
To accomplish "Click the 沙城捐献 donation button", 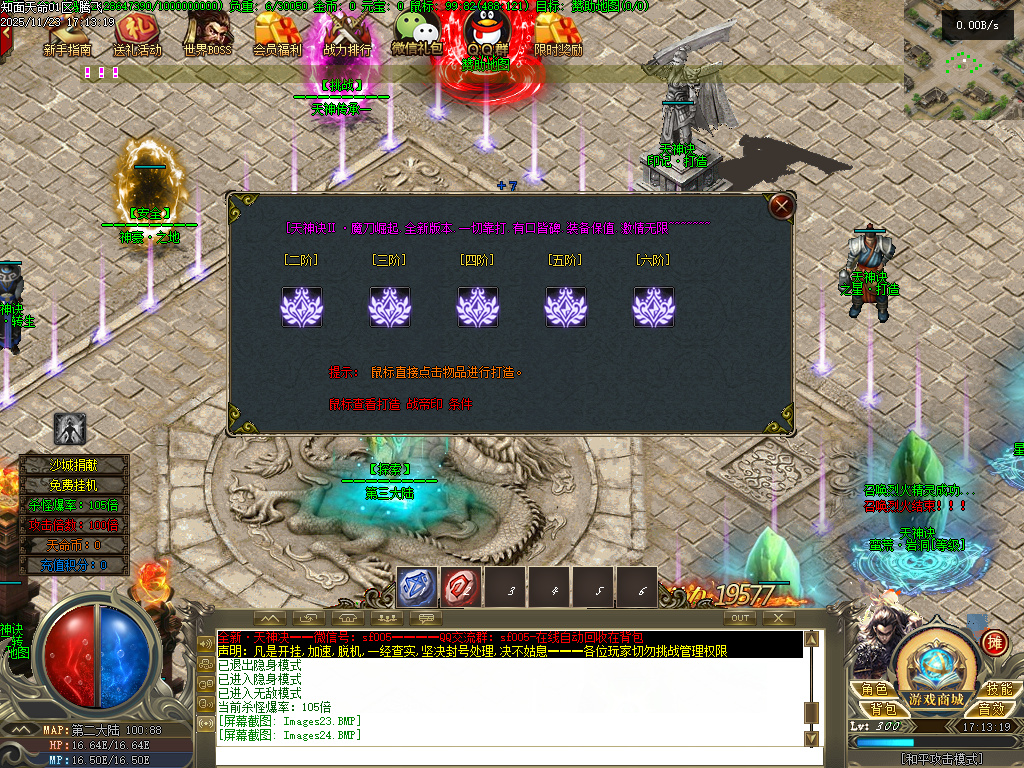I will tap(75, 464).
